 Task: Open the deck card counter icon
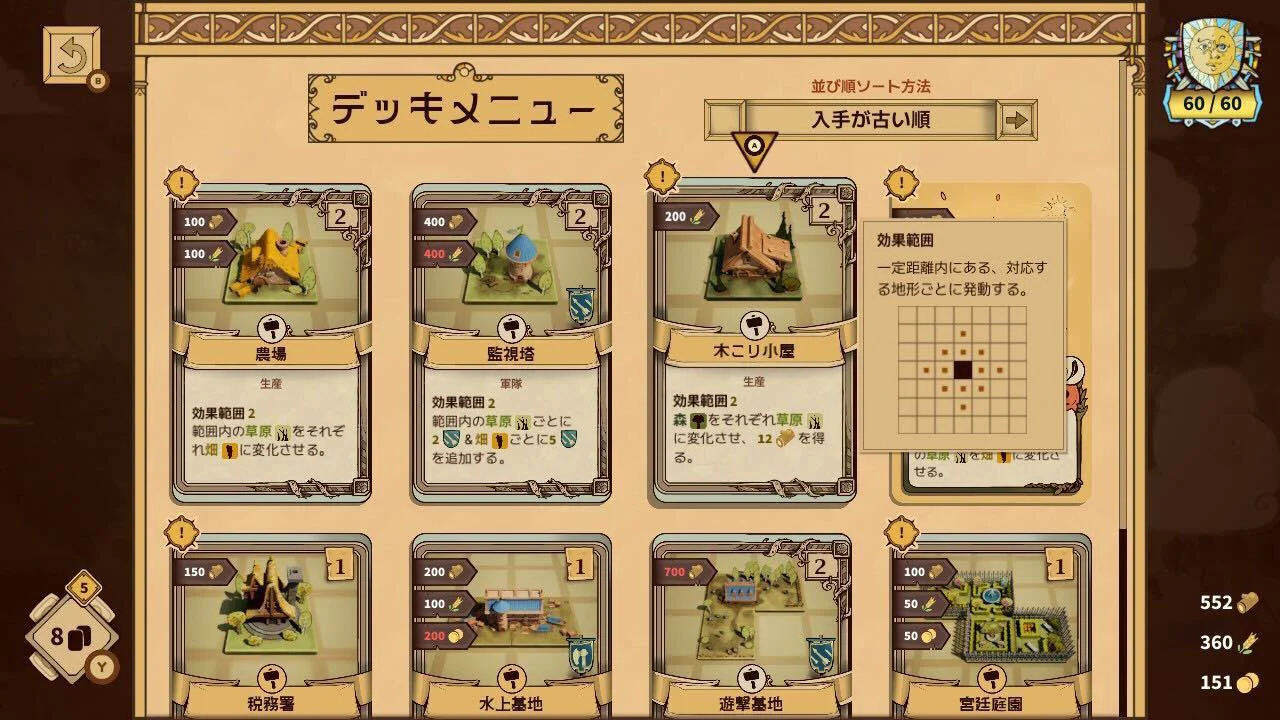70,637
